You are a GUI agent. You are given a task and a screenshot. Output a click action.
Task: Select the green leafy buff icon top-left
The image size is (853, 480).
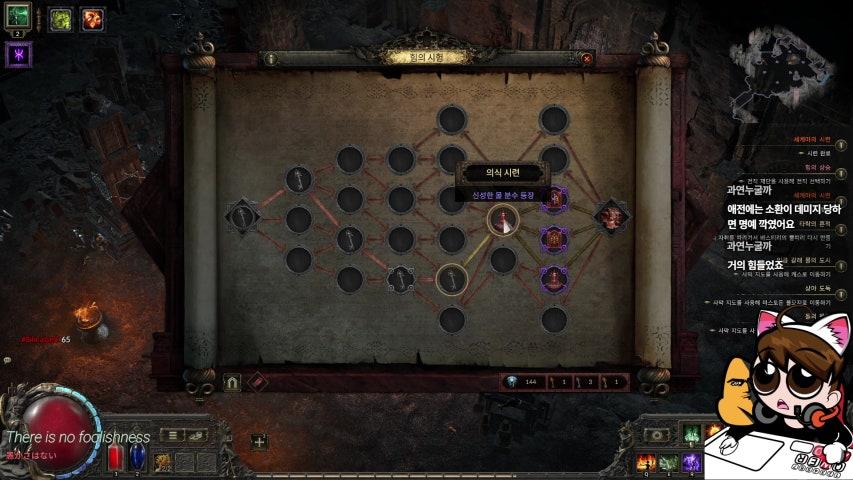coord(60,17)
